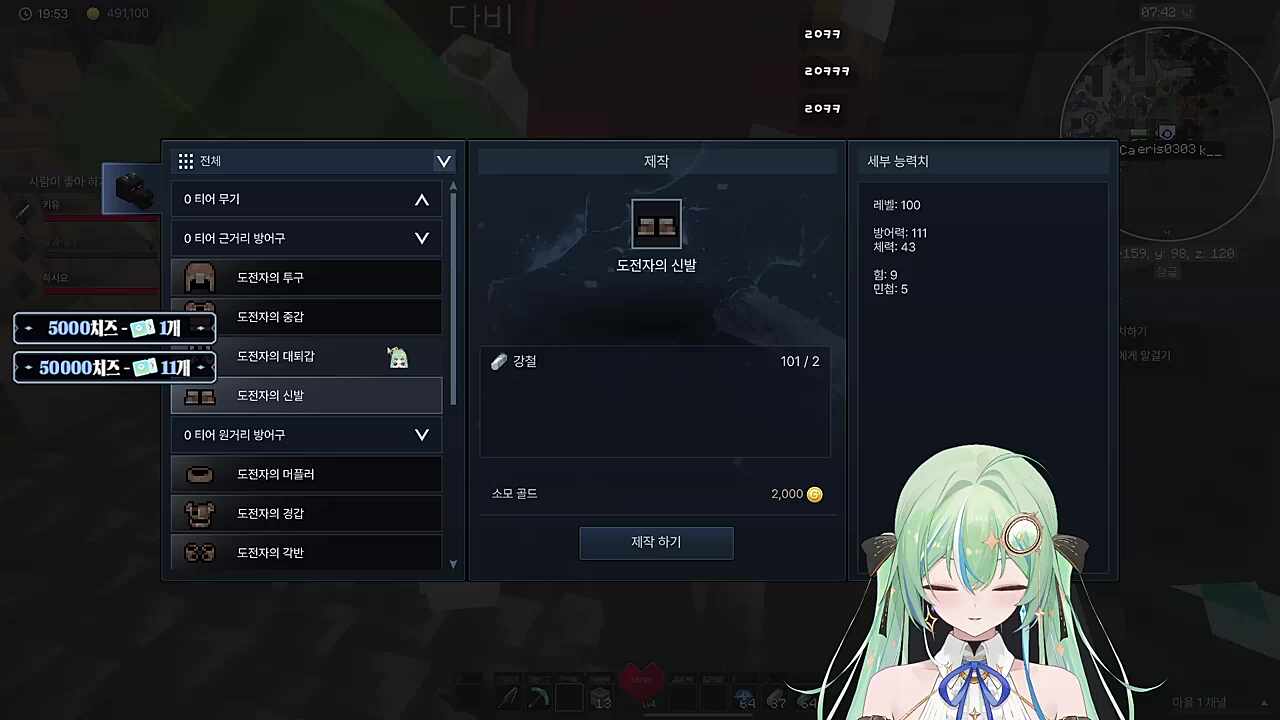Open the 전체 category dropdown
Image resolution: width=1280 pixels, height=720 pixels.
(443, 161)
